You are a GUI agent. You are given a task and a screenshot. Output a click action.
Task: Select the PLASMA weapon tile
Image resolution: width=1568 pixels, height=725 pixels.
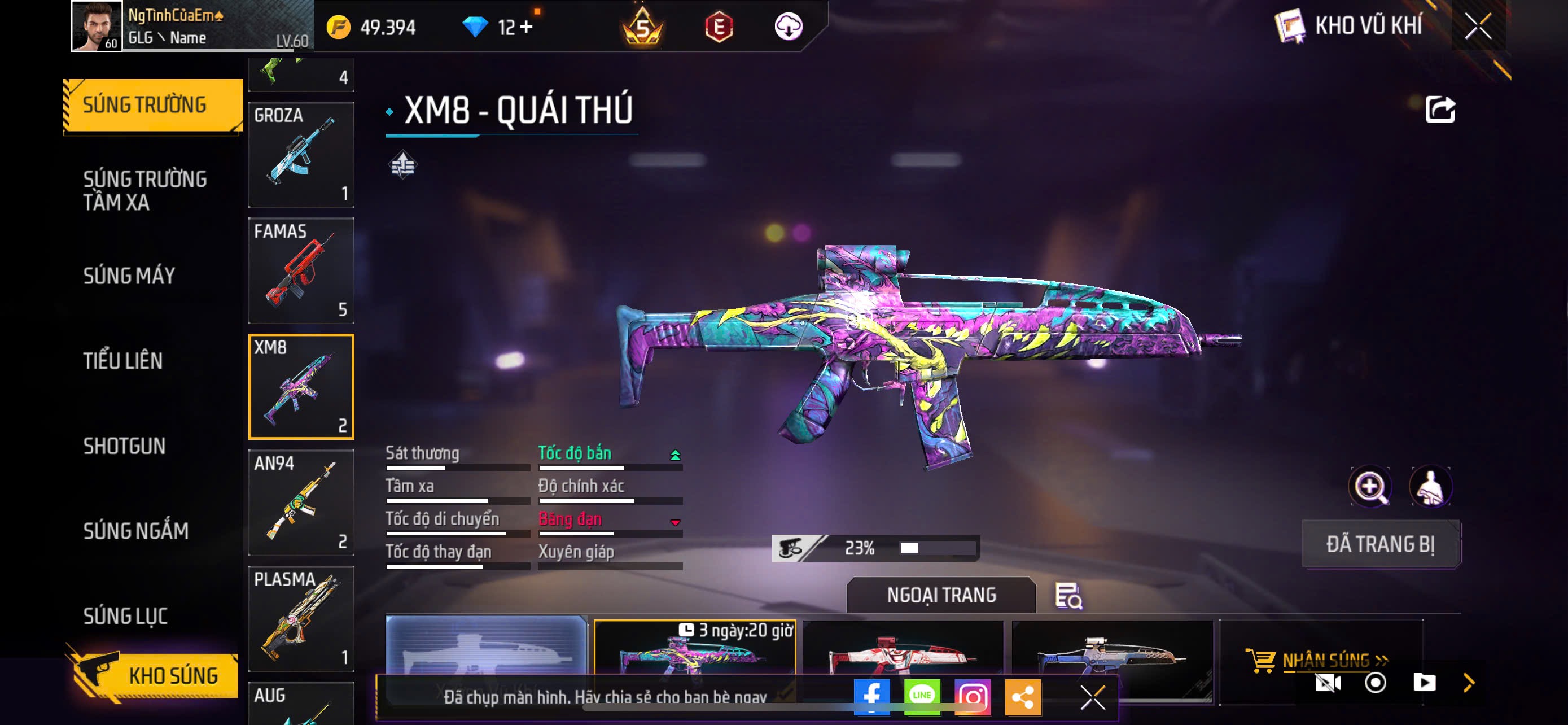point(301,618)
